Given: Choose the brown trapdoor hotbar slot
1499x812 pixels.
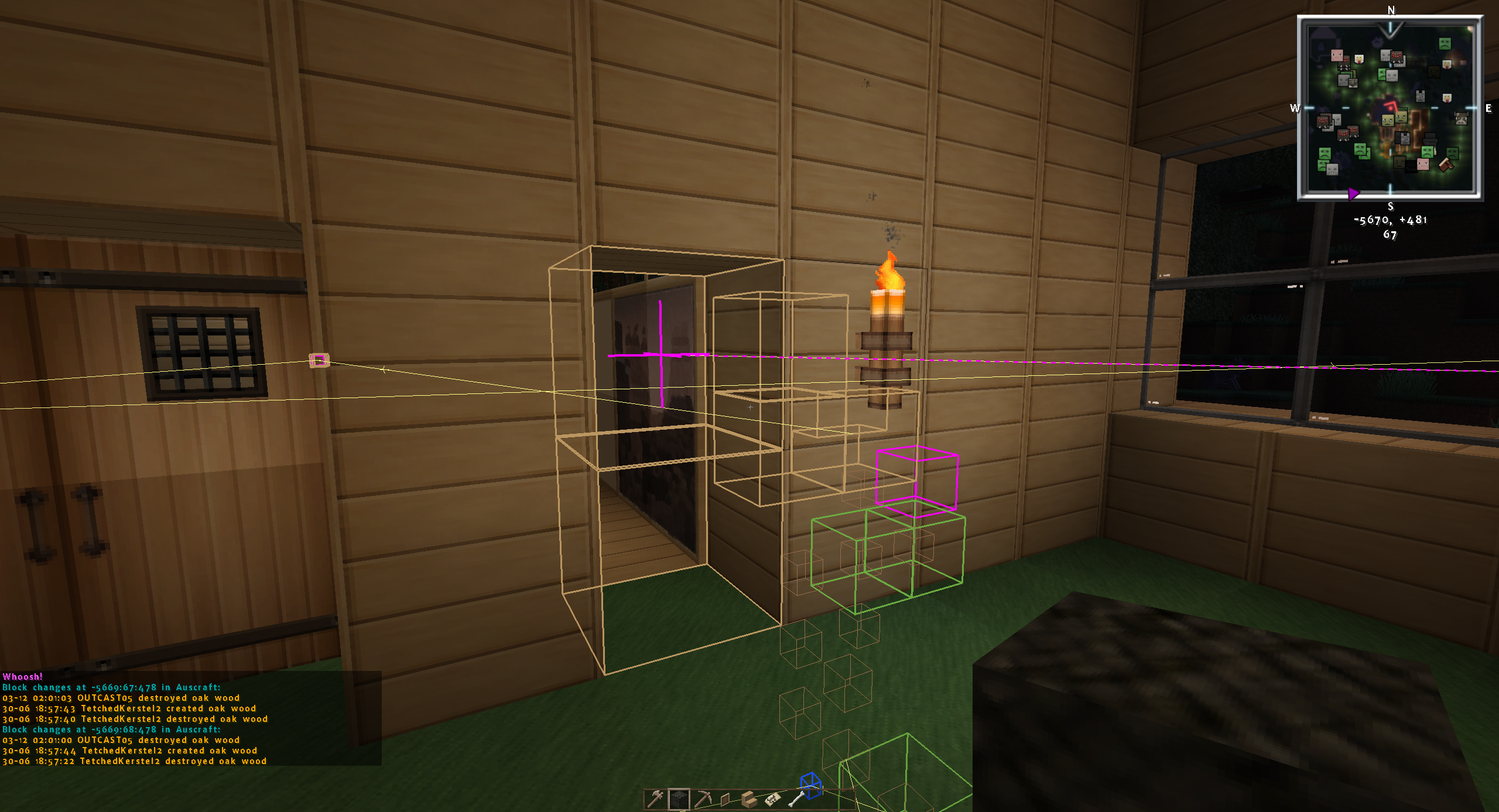Looking at the screenshot, I should coord(725,799).
